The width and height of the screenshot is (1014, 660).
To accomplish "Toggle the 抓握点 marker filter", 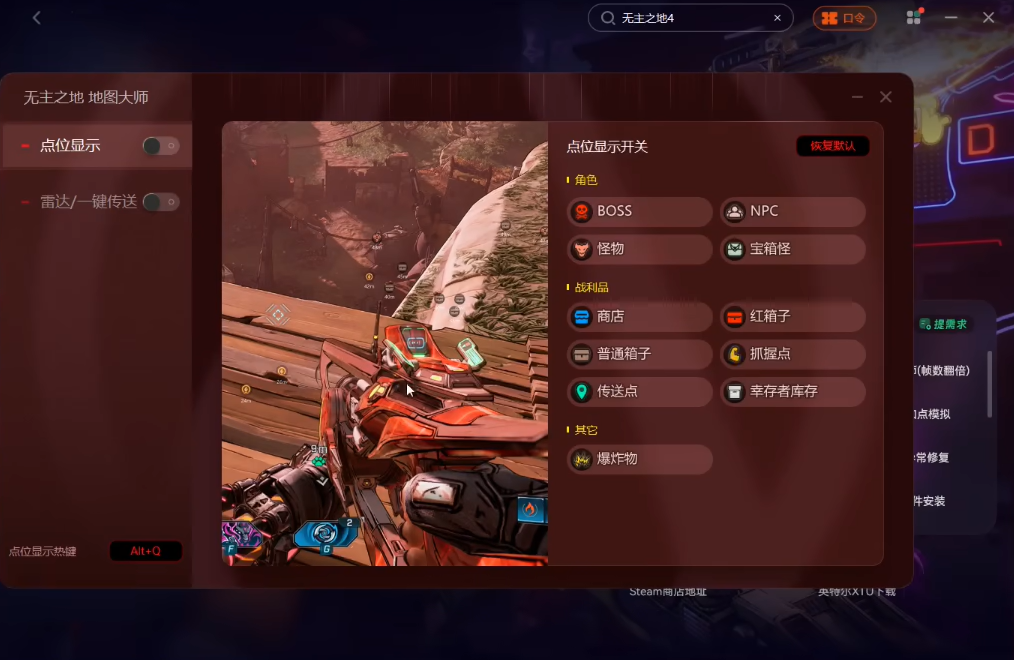I will click(x=793, y=354).
